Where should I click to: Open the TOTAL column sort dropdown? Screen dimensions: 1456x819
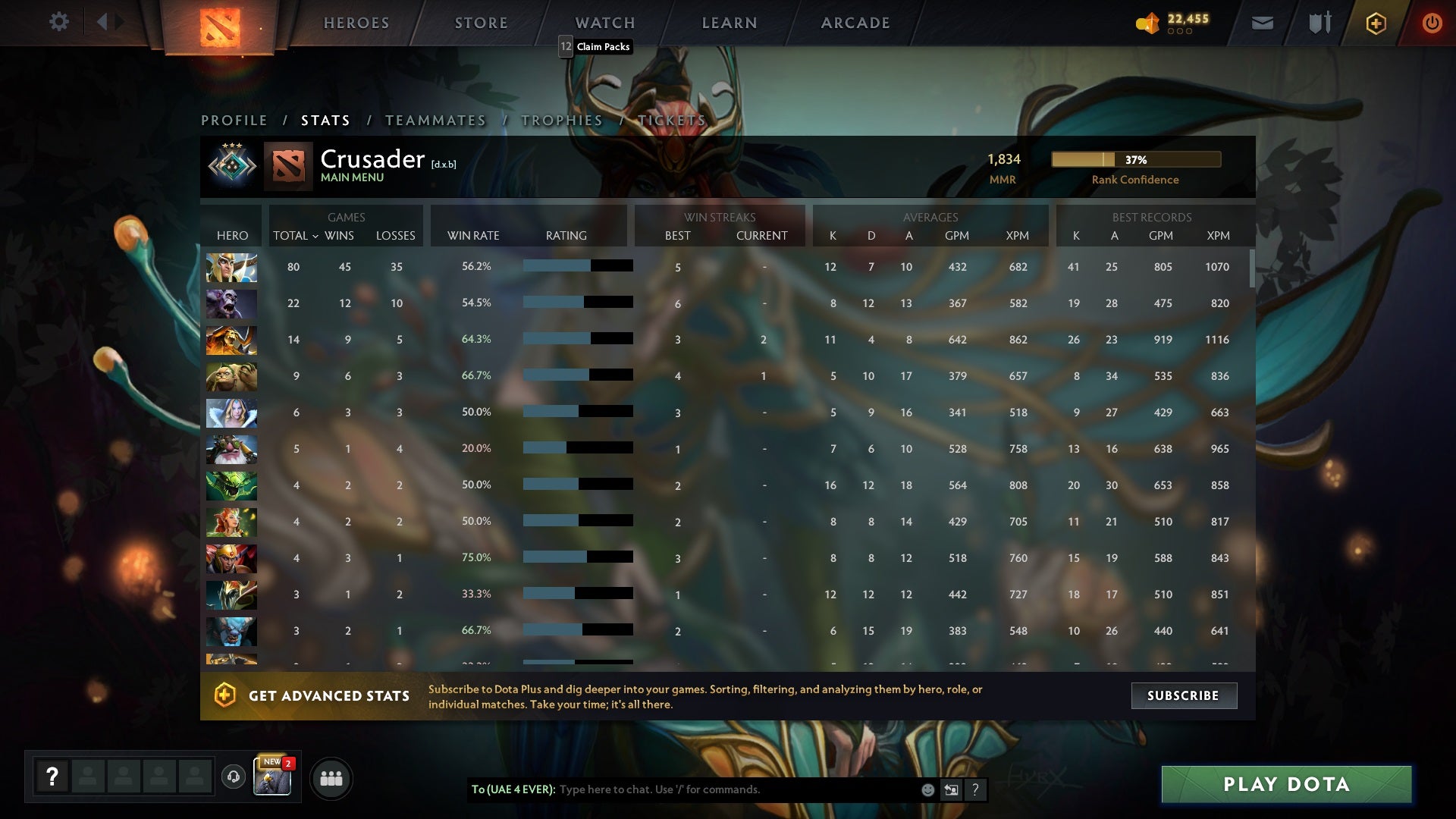pos(297,236)
